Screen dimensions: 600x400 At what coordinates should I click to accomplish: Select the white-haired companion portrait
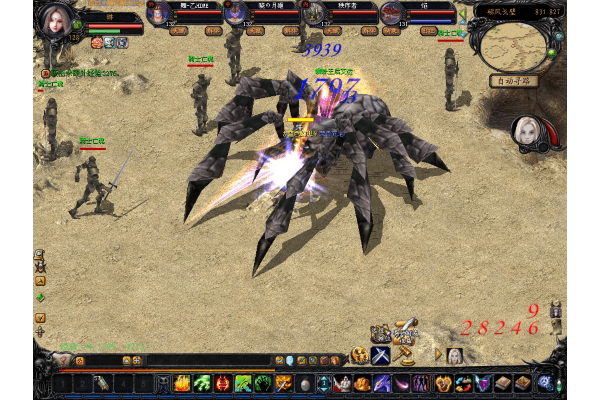pyautogui.click(x=527, y=131)
